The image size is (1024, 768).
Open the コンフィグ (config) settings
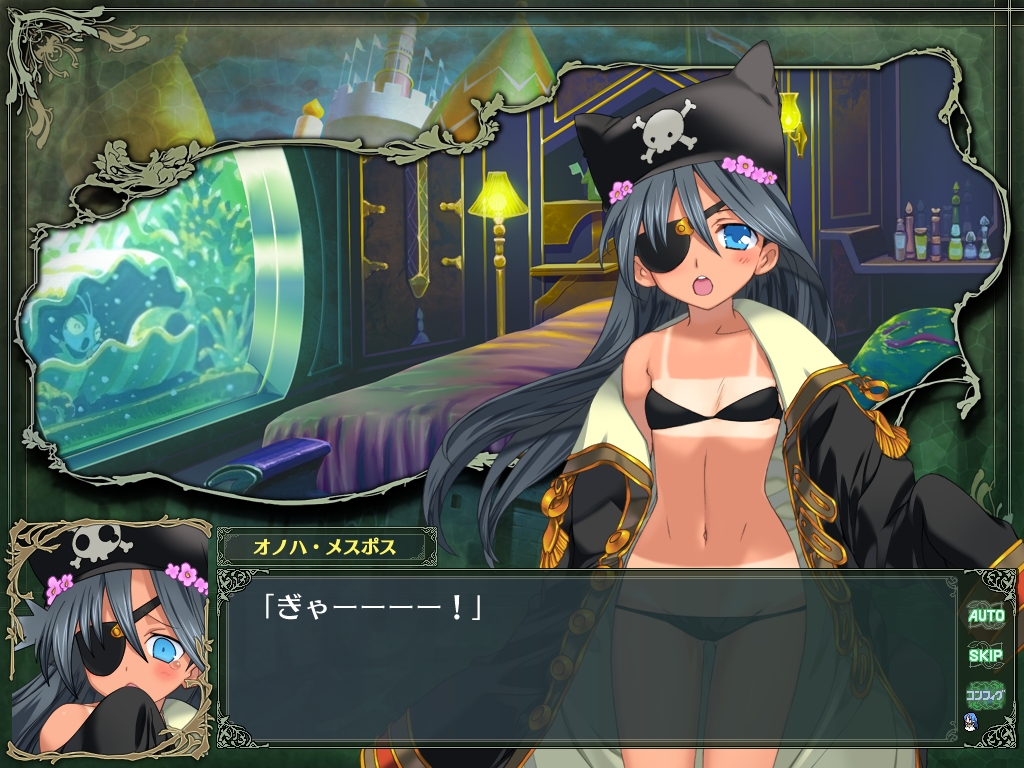pyautogui.click(x=985, y=694)
